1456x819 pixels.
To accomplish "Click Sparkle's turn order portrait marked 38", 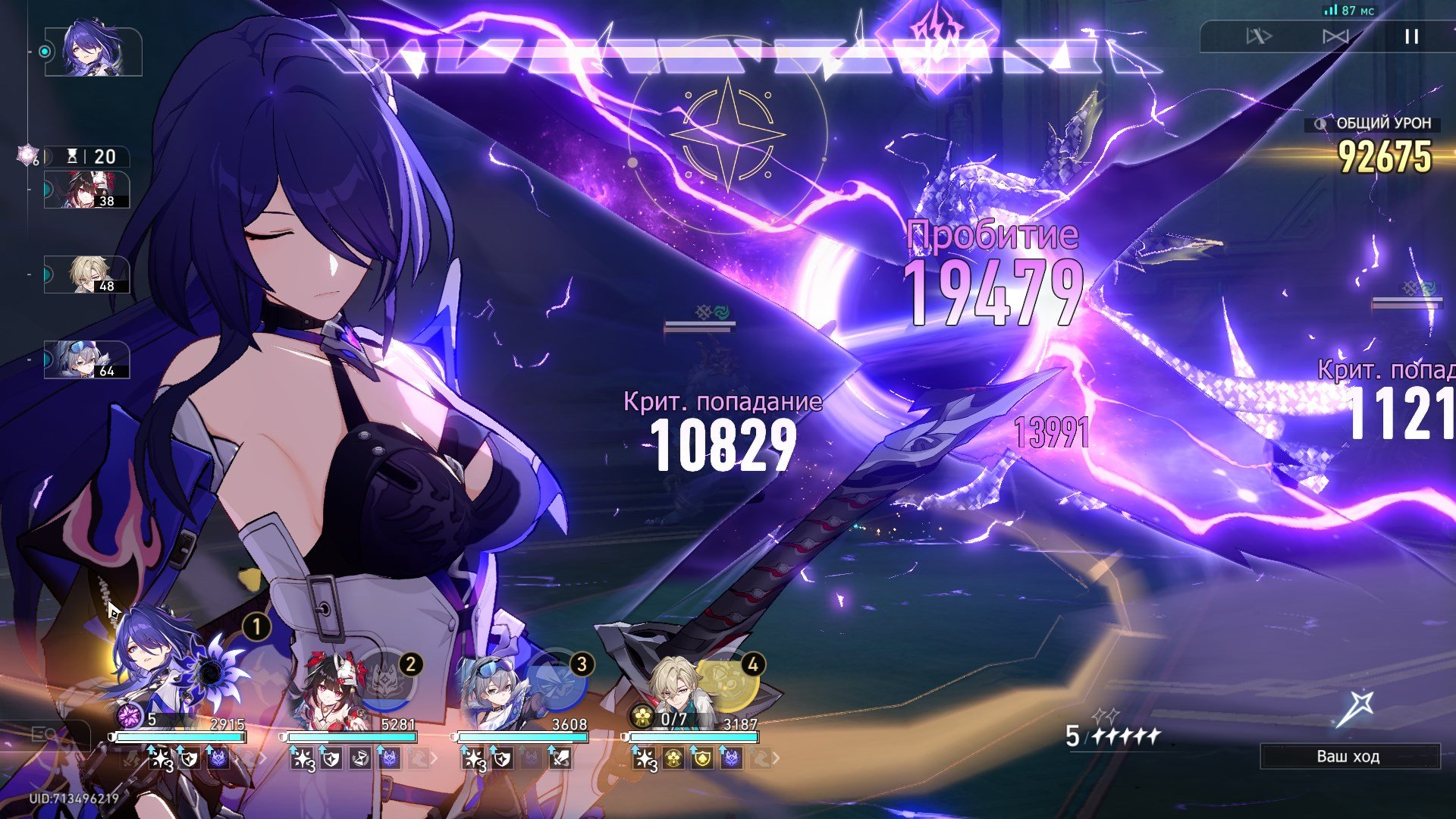I will (87, 190).
